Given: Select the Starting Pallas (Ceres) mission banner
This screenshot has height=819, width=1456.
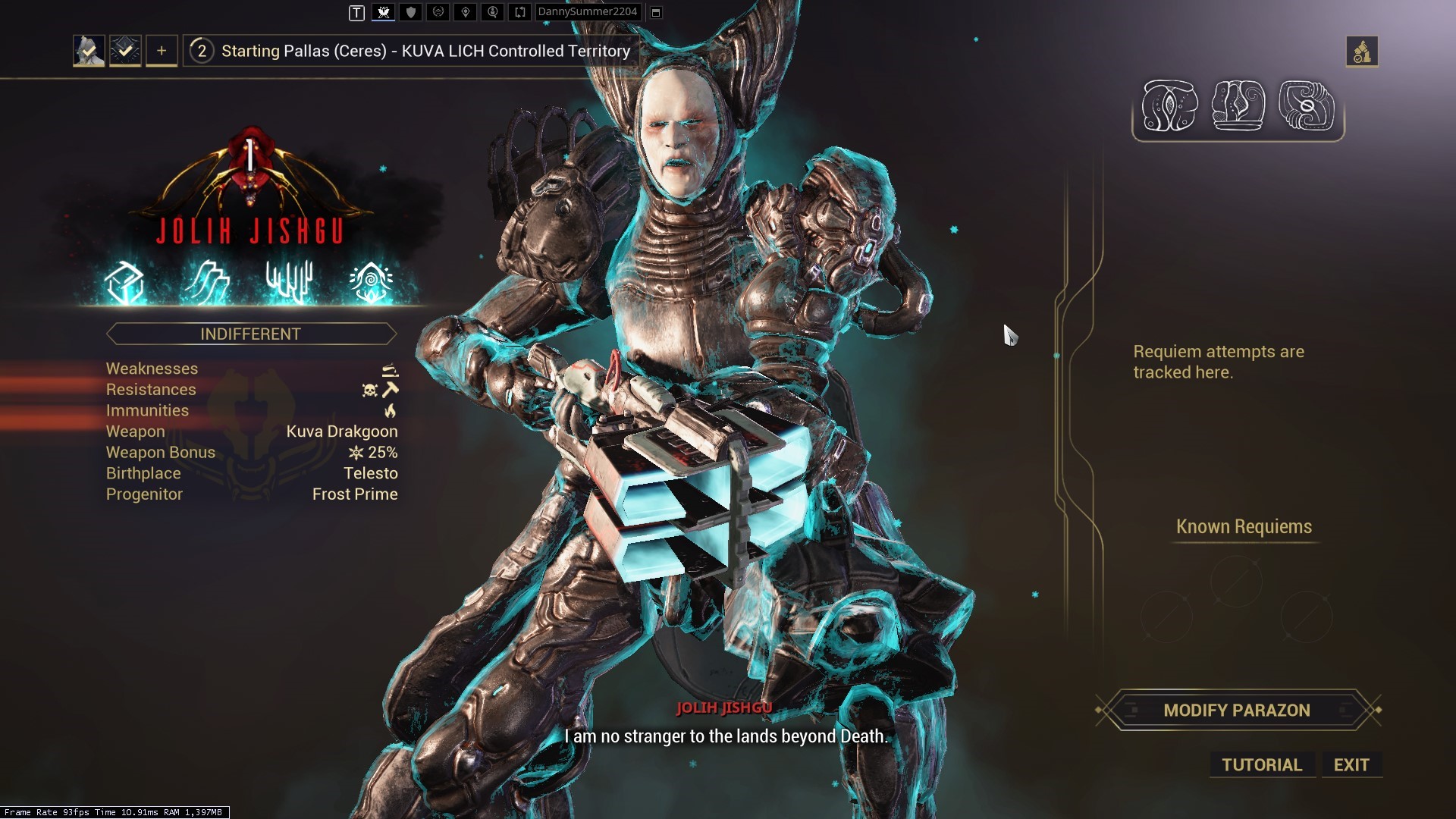Looking at the screenshot, I should tap(409, 51).
